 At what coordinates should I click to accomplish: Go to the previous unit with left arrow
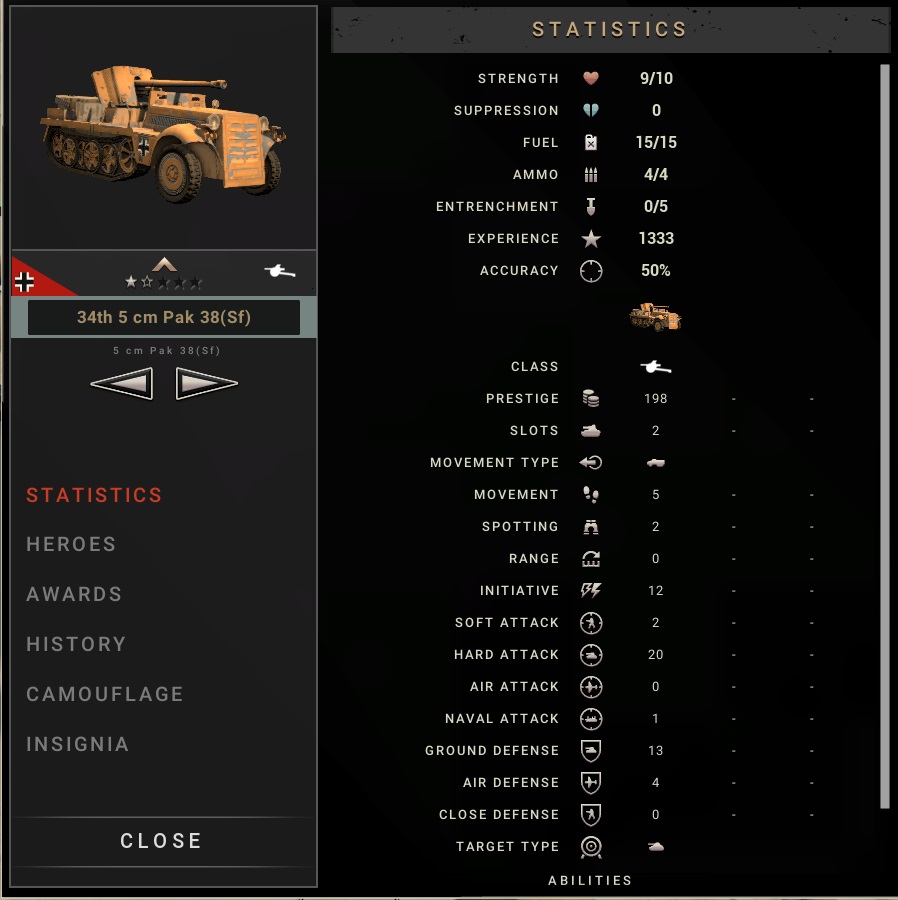click(122, 383)
